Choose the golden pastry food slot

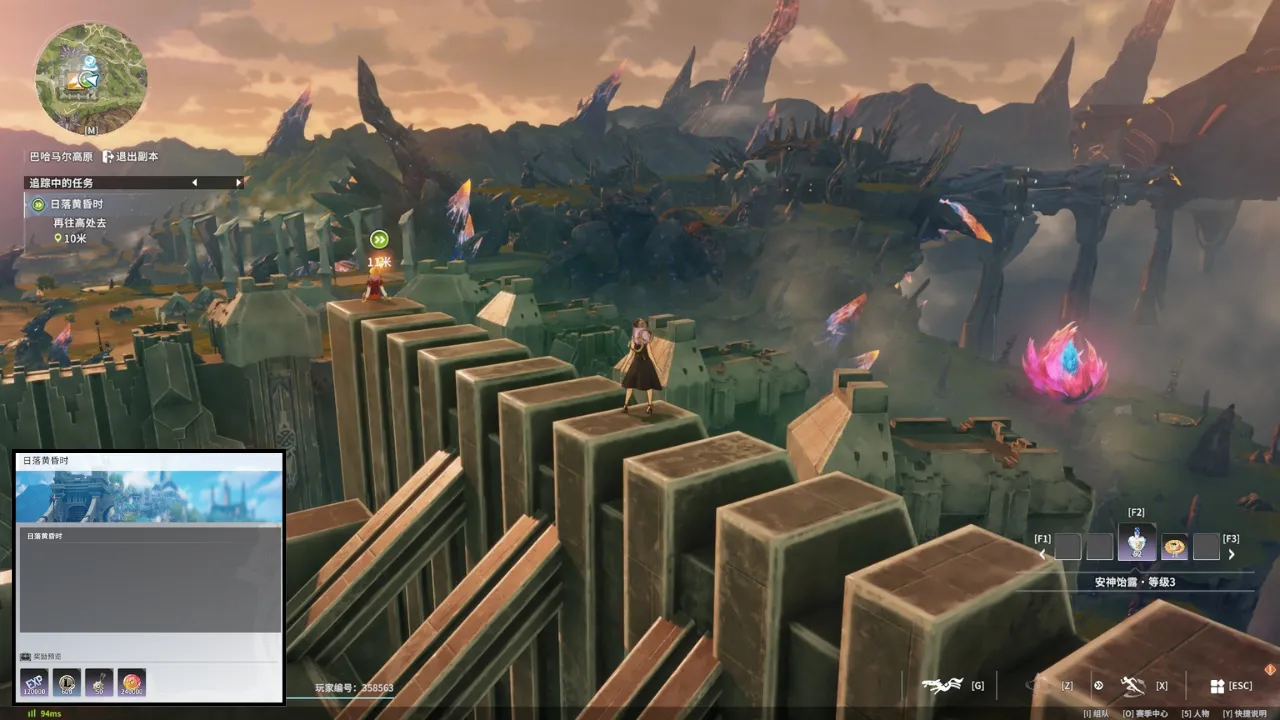[1174, 546]
